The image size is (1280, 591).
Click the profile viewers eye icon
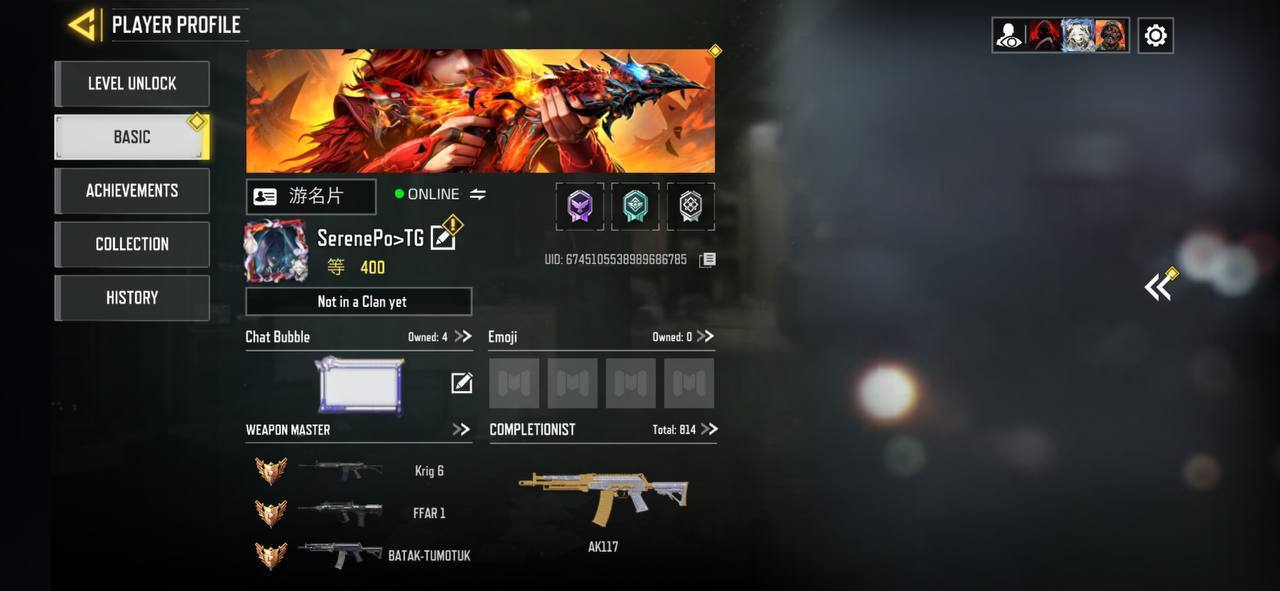[x=1009, y=36]
